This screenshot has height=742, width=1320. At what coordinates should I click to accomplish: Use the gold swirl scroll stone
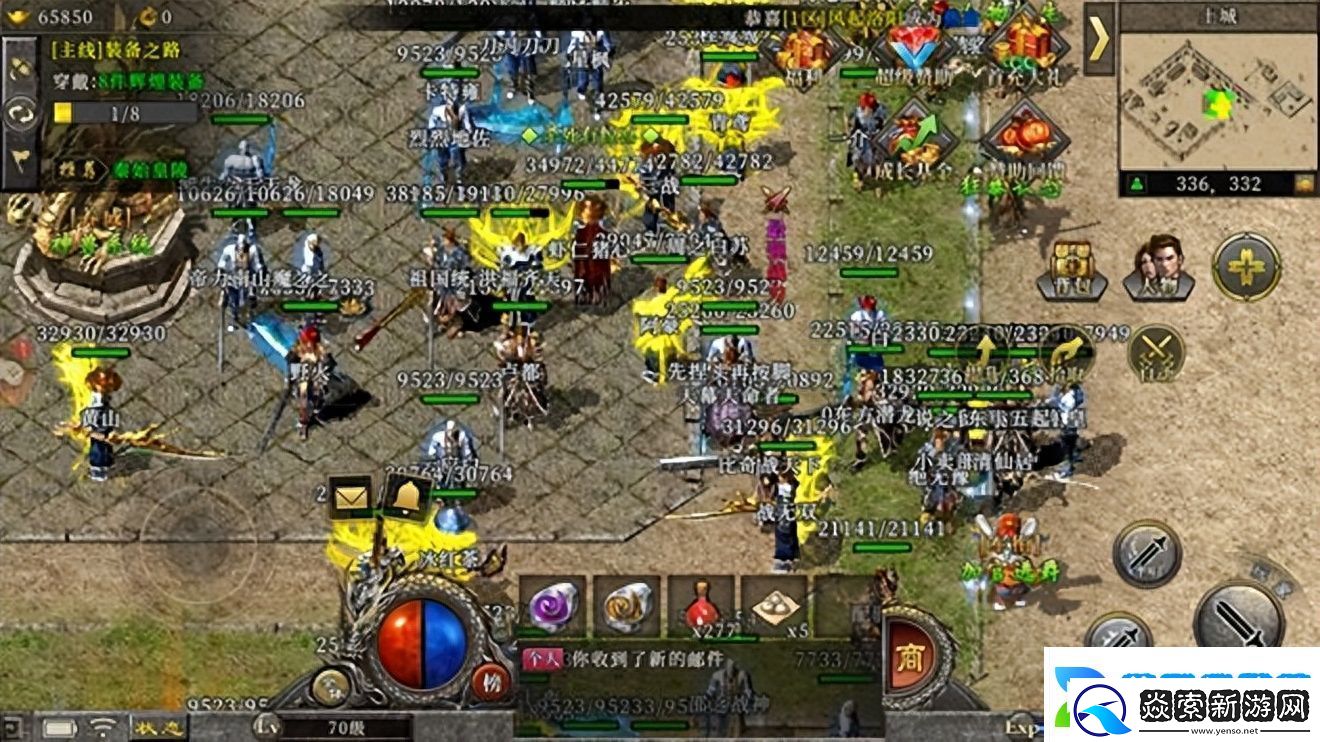coord(627,604)
